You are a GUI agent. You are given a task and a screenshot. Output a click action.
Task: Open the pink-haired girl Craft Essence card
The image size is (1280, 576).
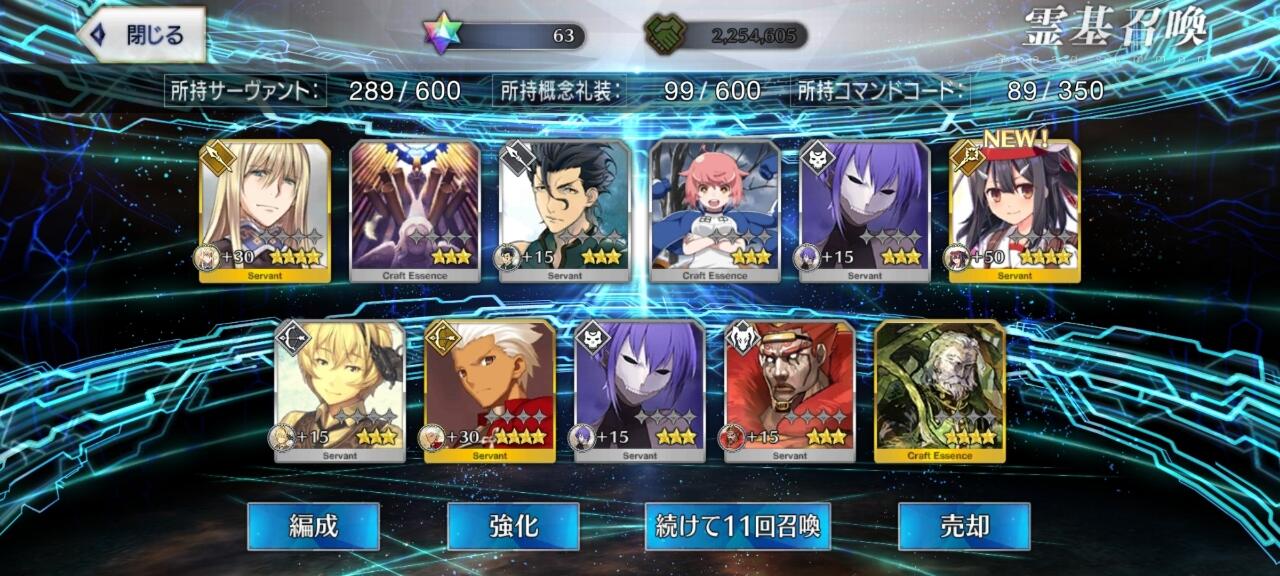tap(715, 211)
